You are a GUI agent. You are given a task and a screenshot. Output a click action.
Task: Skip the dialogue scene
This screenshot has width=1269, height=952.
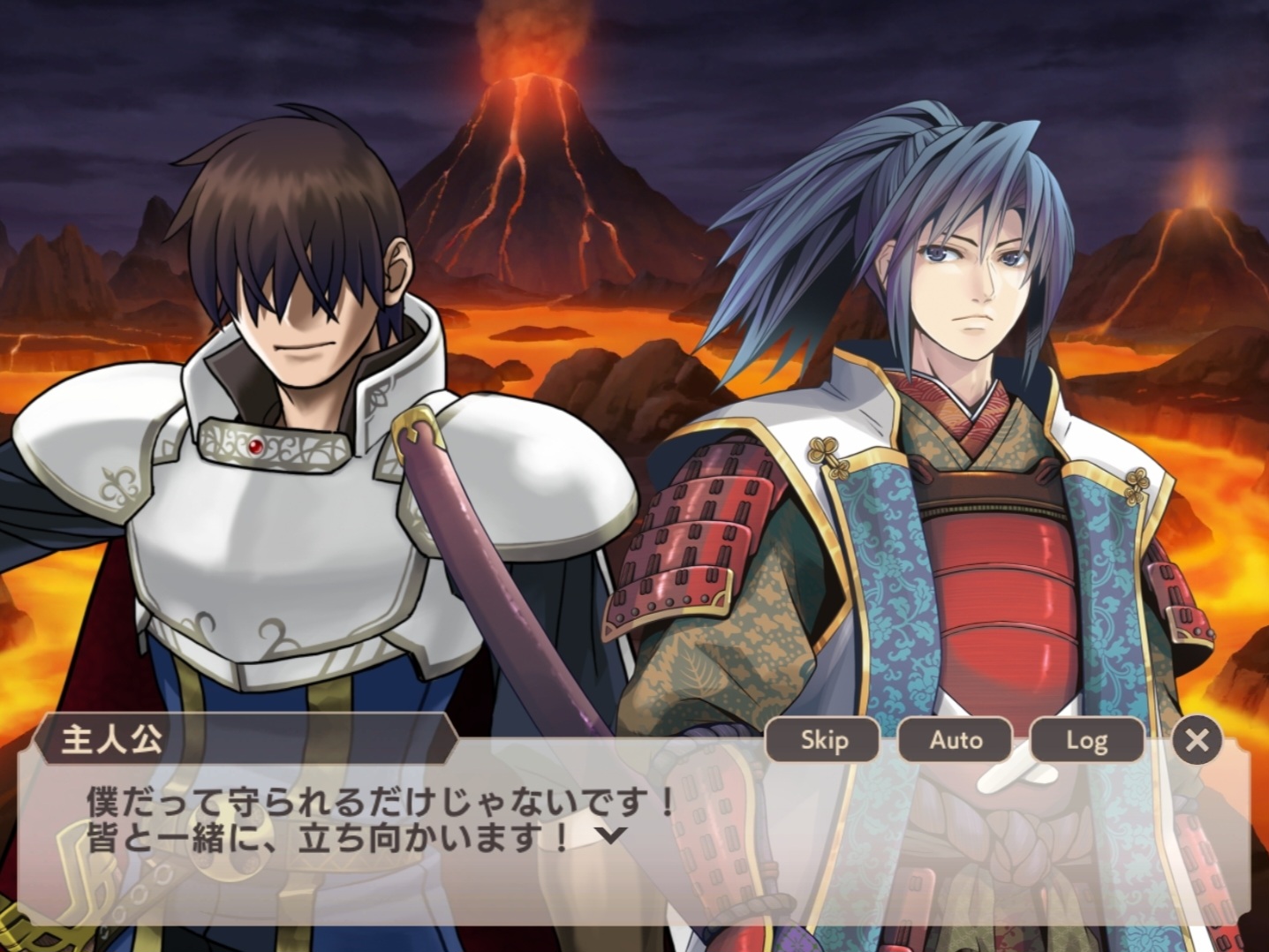click(823, 740)
